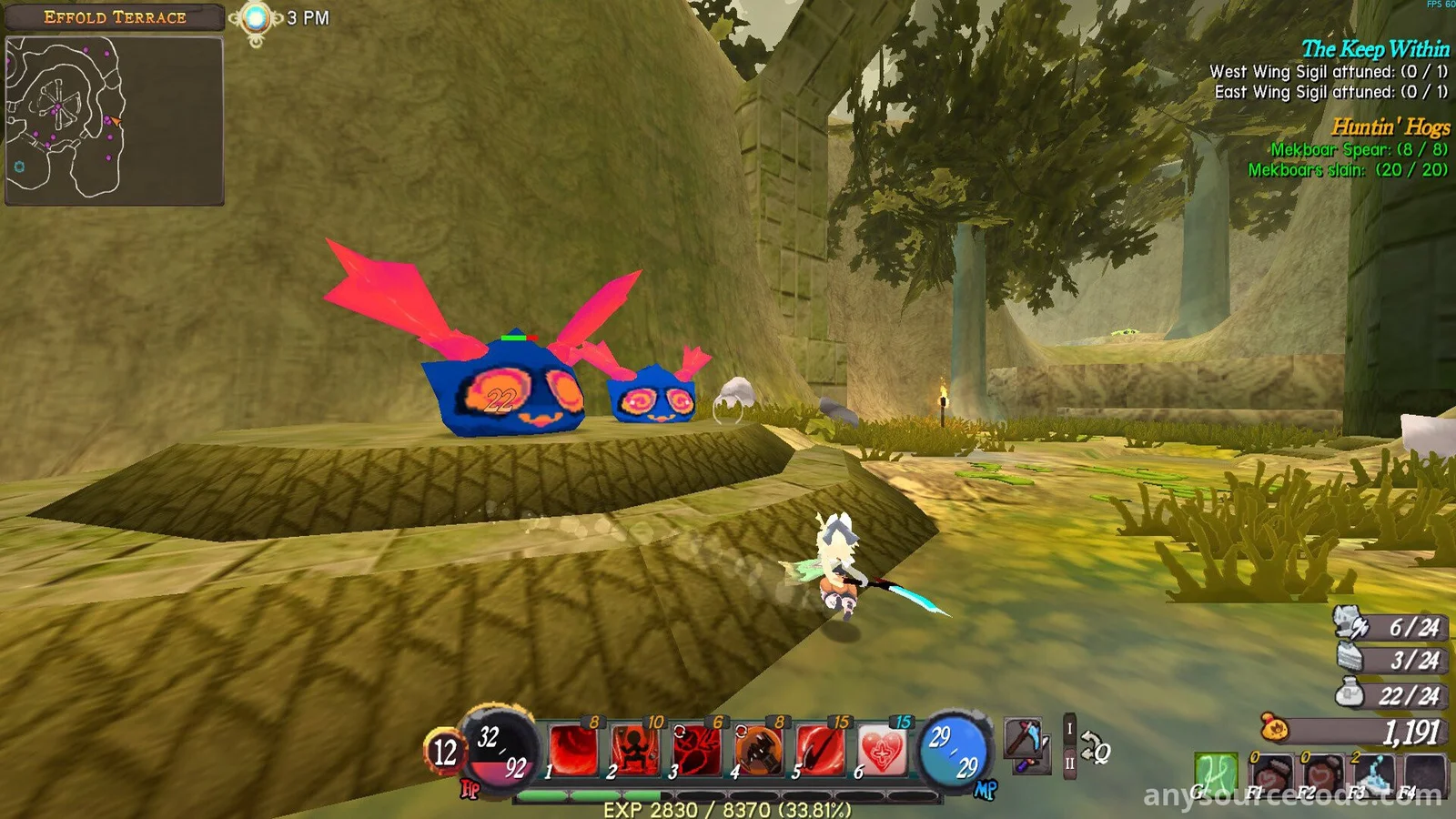Viewport: 1456px width, 819px height.
Task: Activate the green rune skill slot
Action: point(1216,774)
